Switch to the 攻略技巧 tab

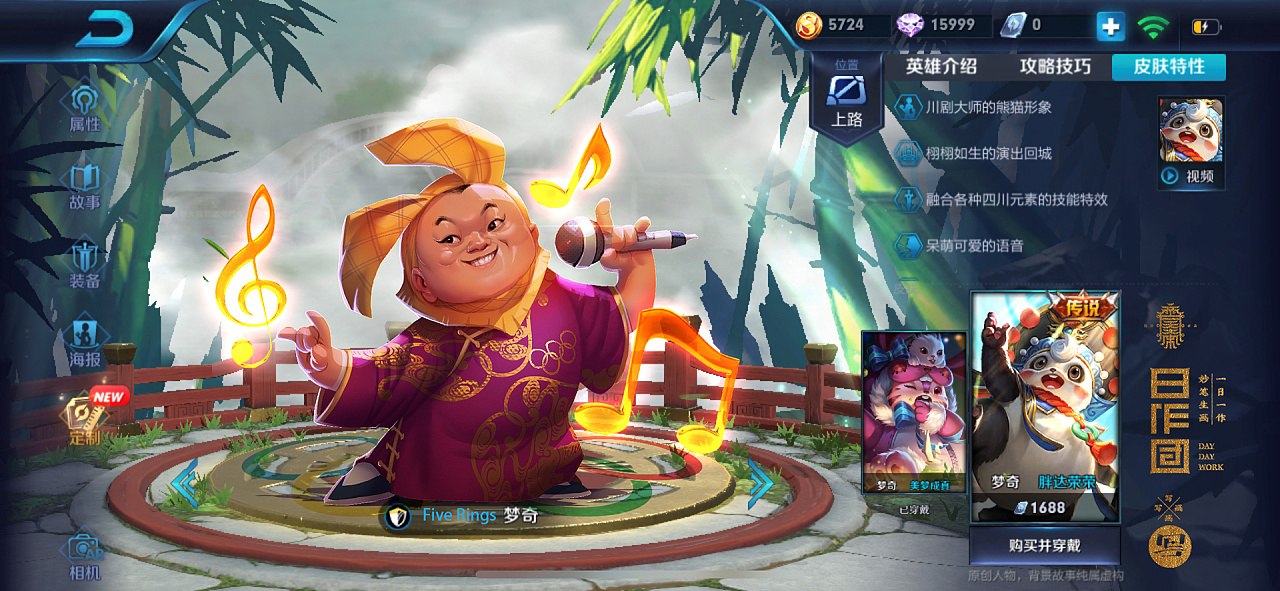click(x=1055, y=67)
